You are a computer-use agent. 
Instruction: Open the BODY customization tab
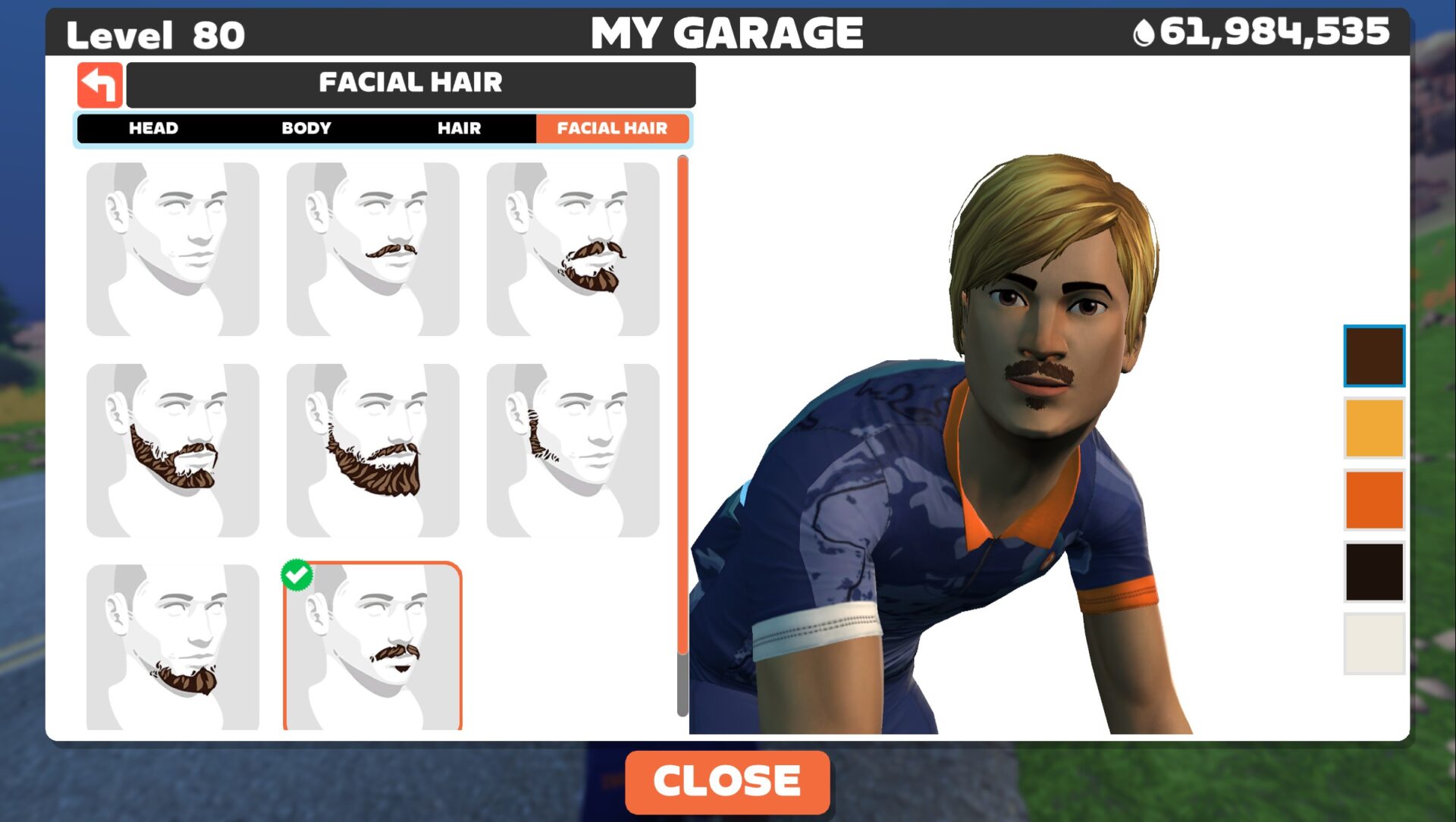(306, 128)
